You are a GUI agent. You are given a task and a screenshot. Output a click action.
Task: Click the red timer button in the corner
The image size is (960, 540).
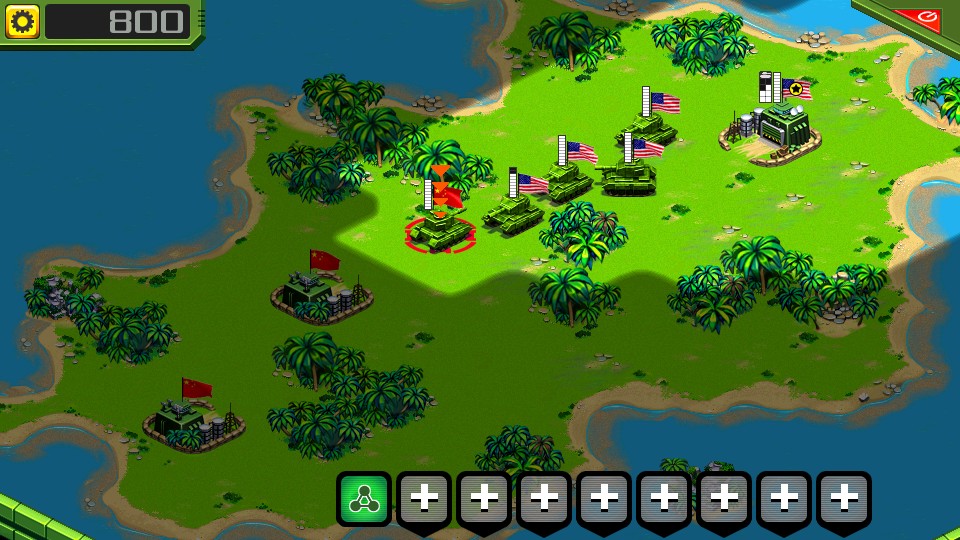pos(918,17)
